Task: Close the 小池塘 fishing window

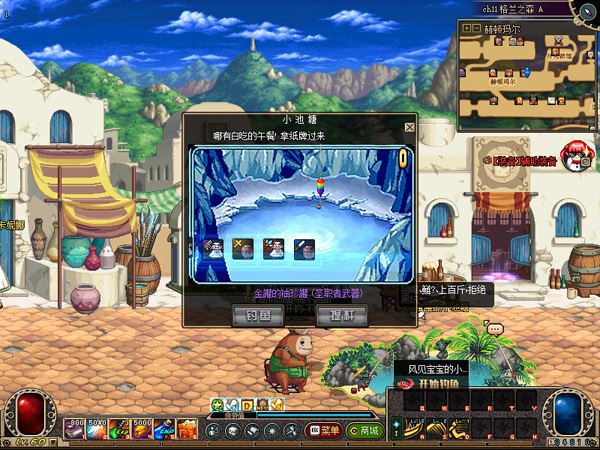Action: (409, 128)
